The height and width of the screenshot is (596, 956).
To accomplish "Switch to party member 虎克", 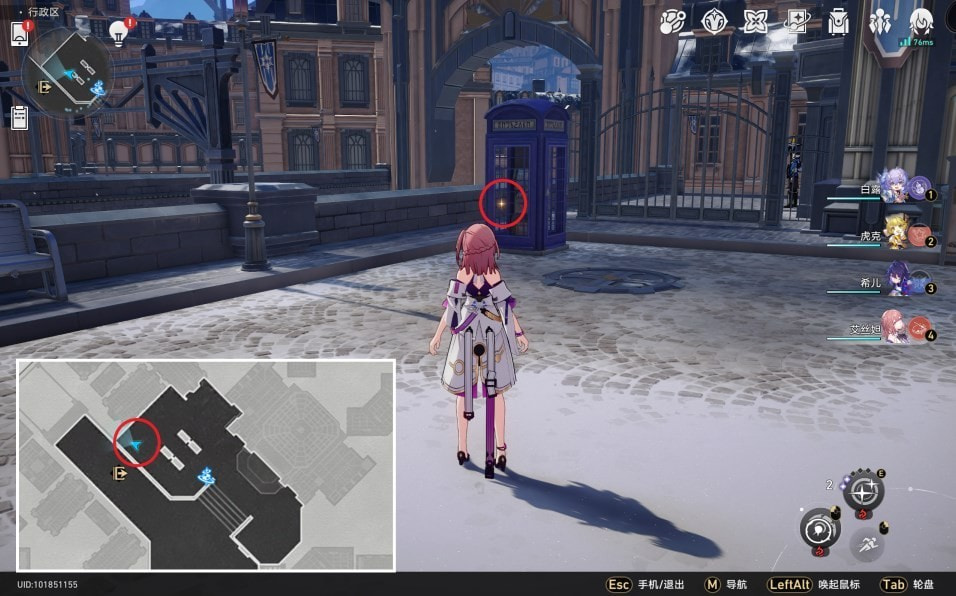I will (896, 234).
